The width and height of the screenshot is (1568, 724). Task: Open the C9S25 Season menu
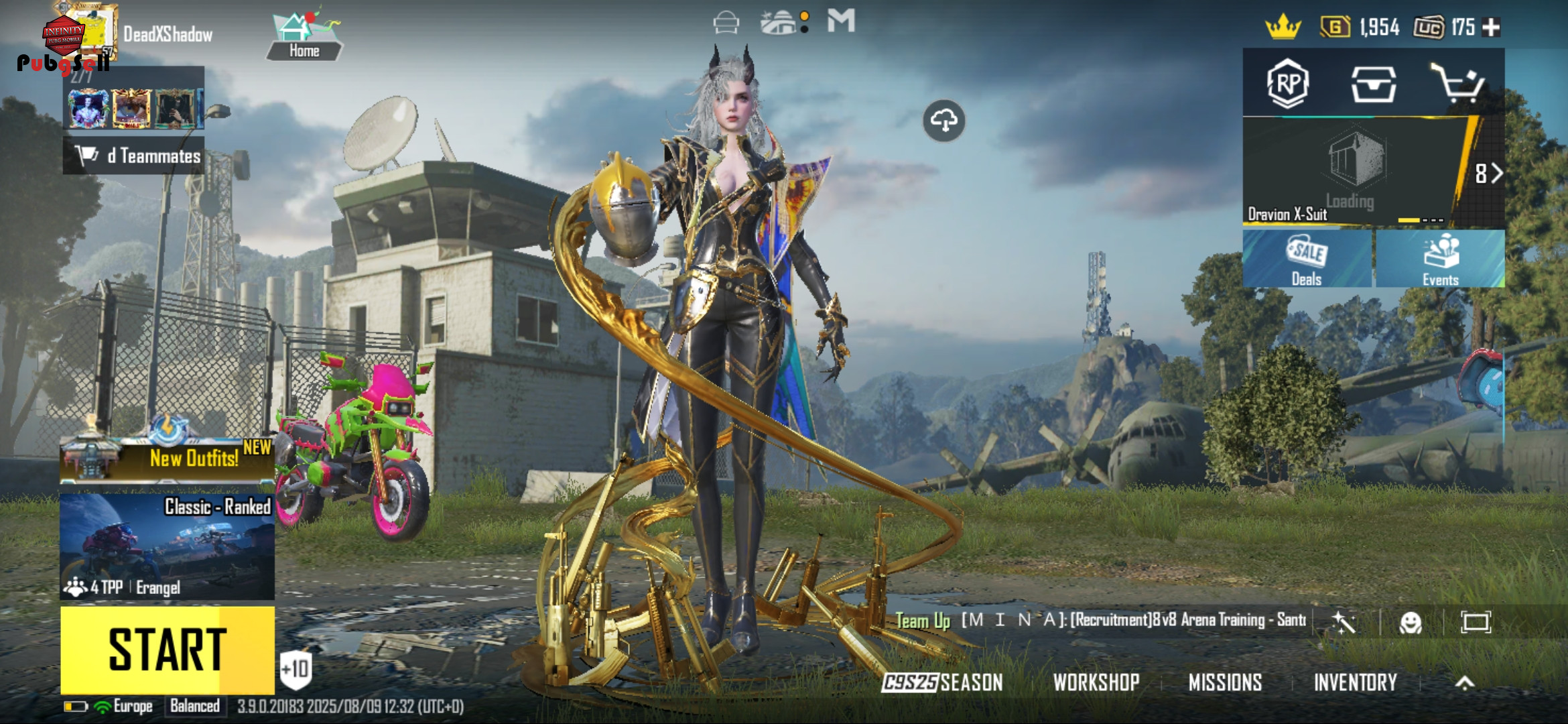942,682
